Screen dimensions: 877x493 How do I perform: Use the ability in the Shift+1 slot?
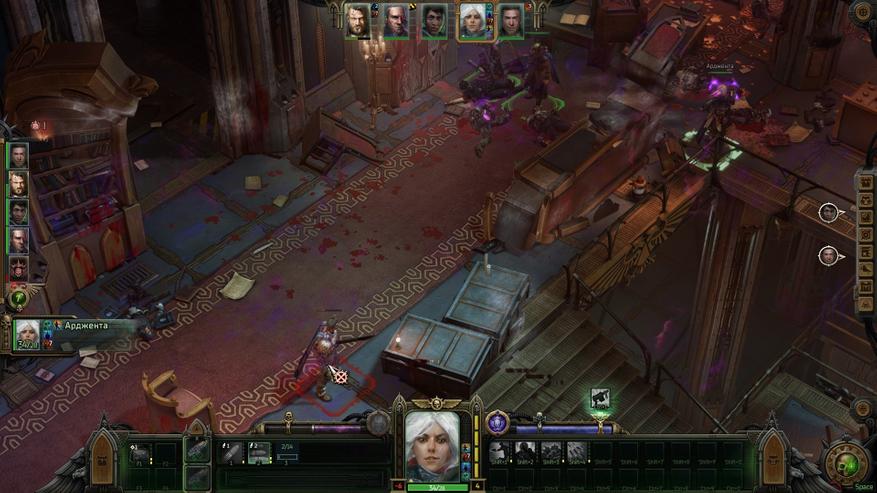pyautogui.click(x=500, y=452)
